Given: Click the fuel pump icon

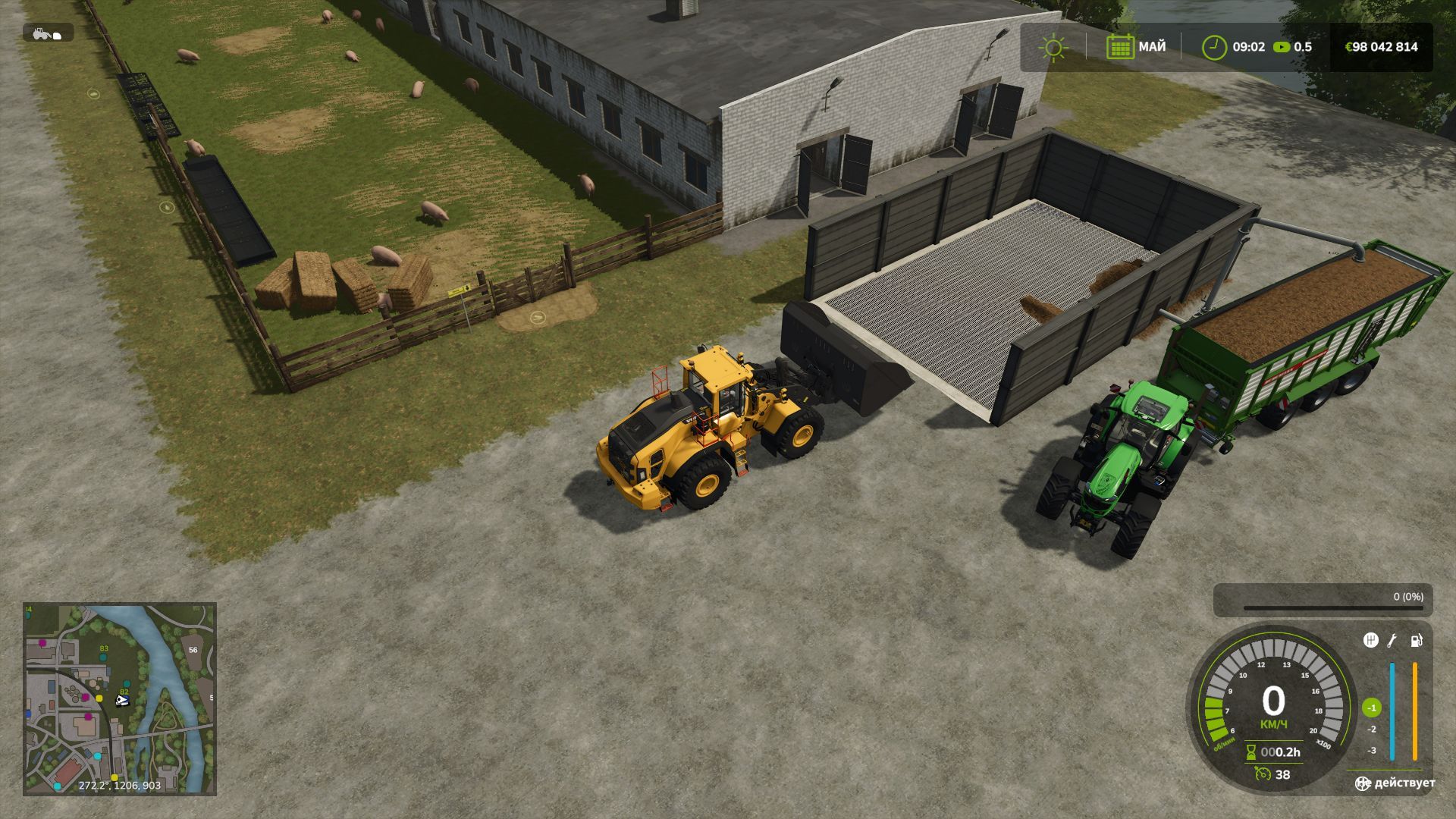Looking at the screenshot, I should point(1416,641).
